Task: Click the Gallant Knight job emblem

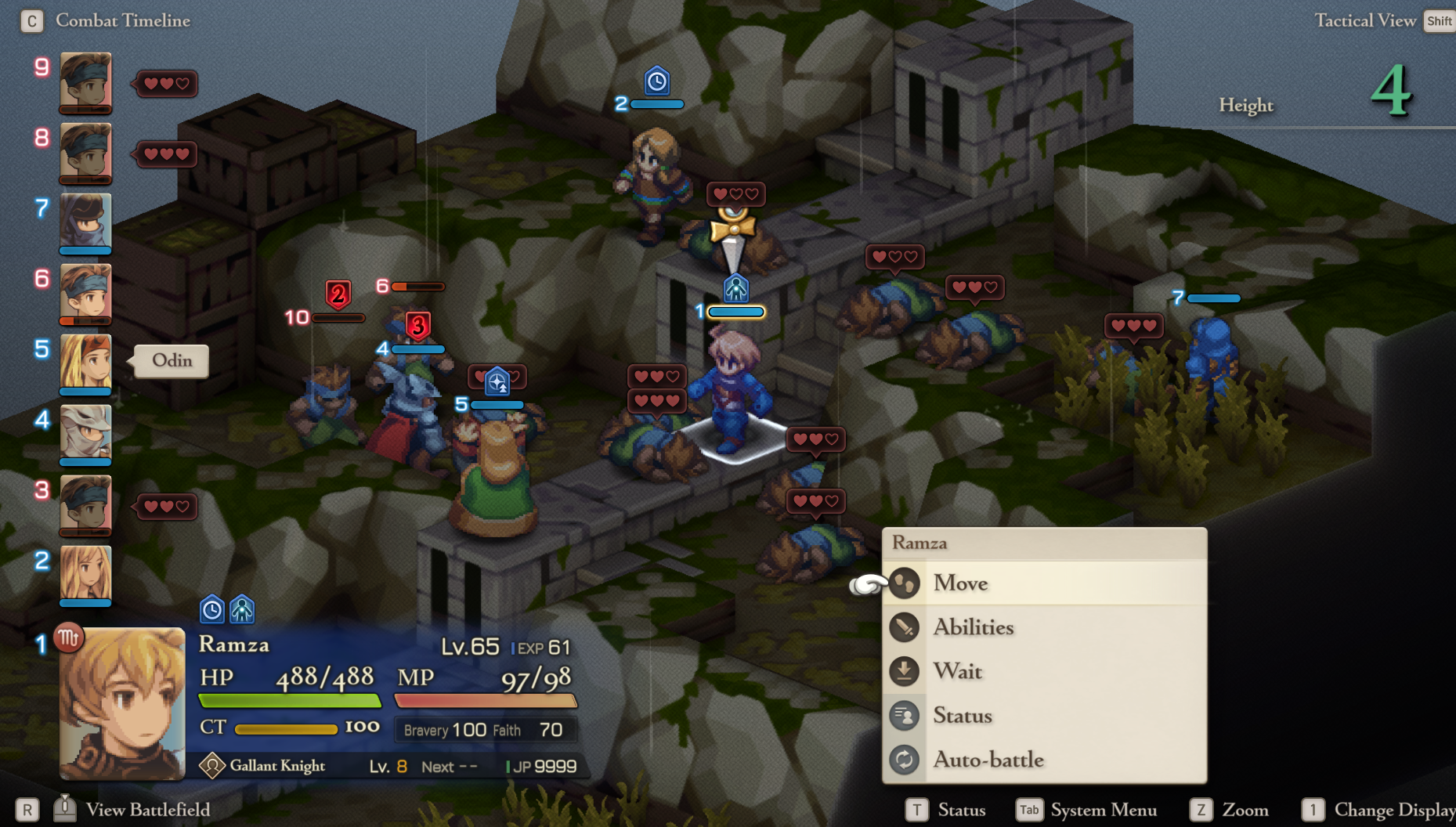Action: tap(212, 765)
